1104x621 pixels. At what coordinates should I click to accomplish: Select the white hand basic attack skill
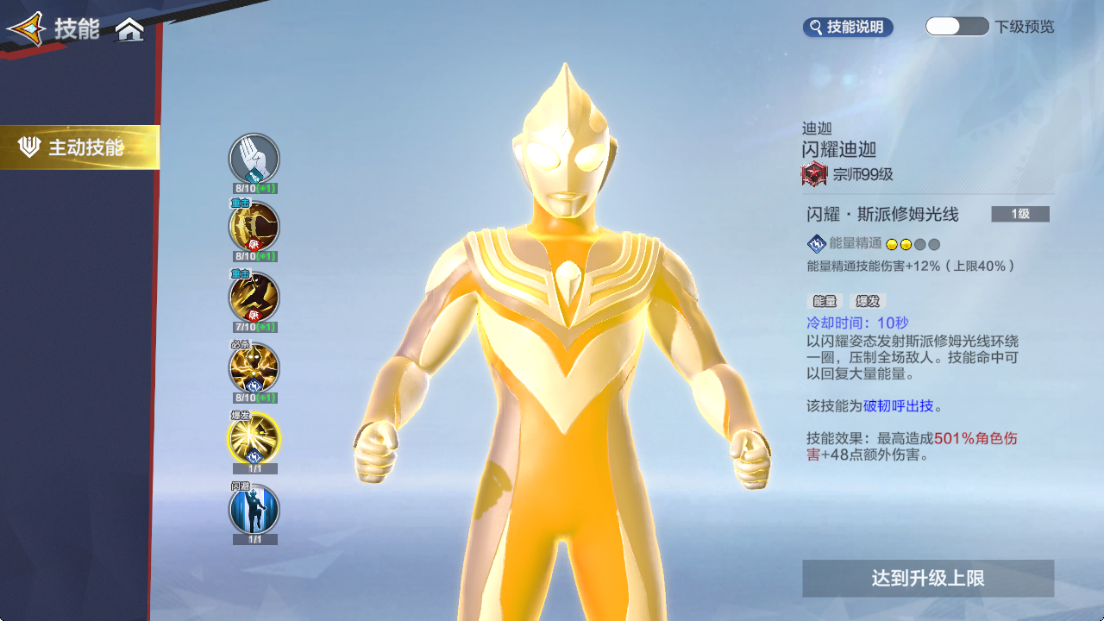[x=254, y=159]
